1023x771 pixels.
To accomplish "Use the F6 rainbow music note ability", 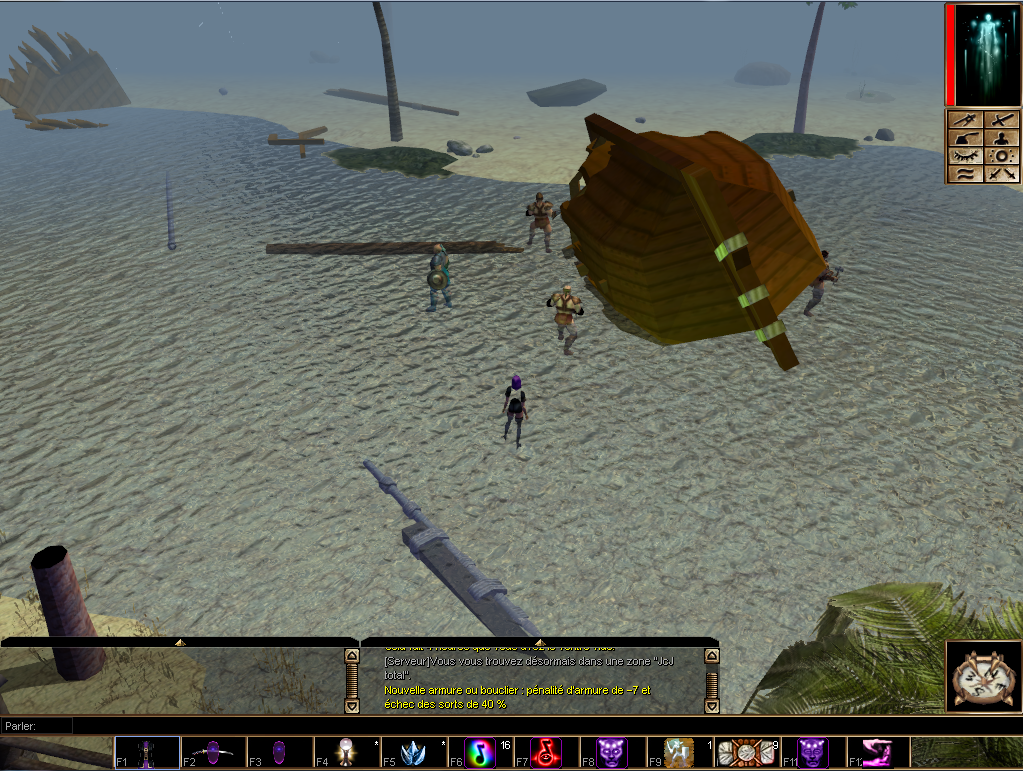I will click(x=479, y=752).
